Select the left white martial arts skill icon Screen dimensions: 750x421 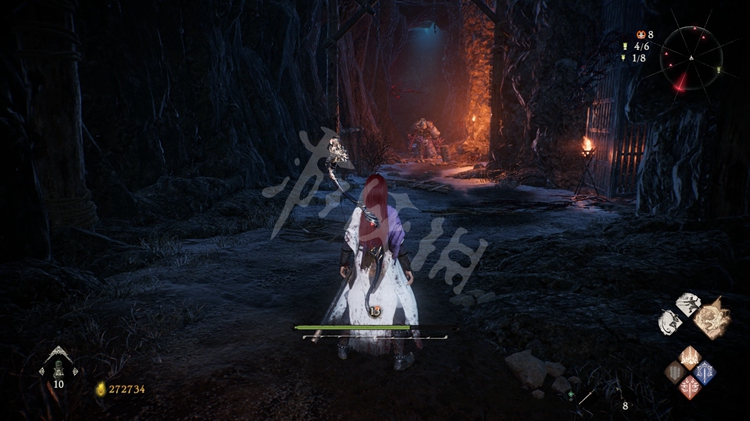pos(670,322)
